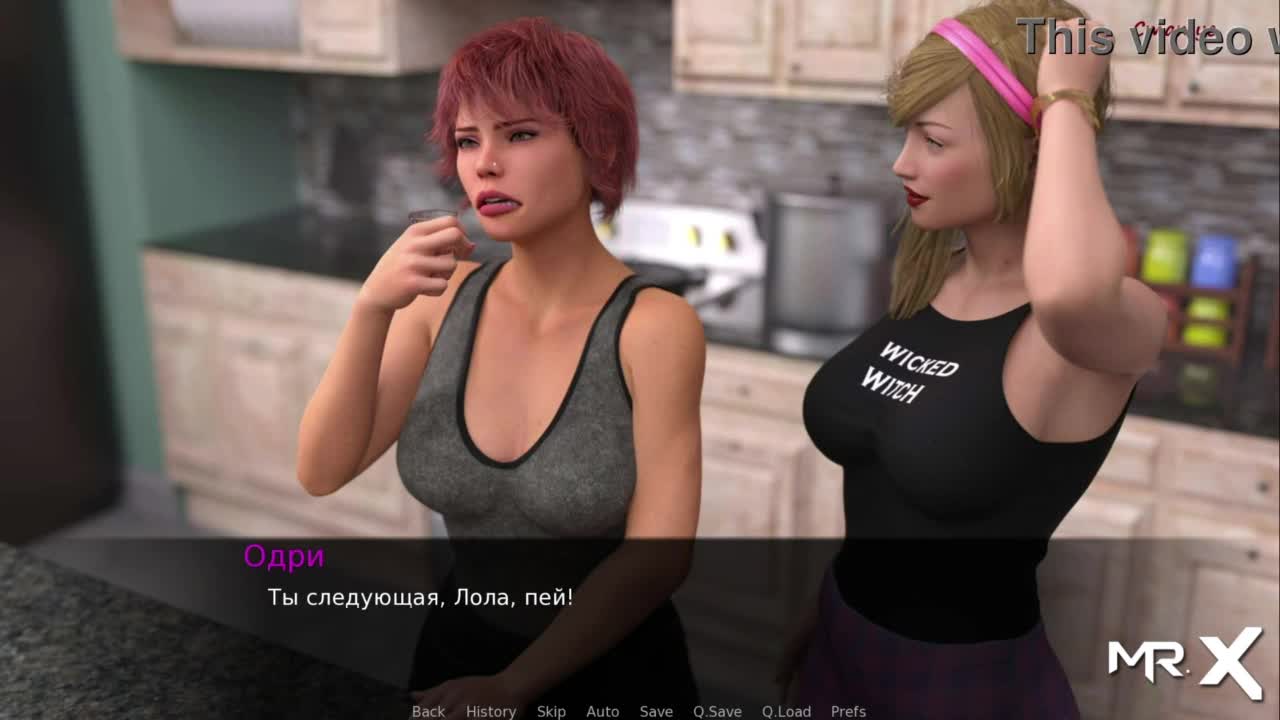Activate Skip to fast-forward dialogue
The width and height of the screenshot is (1280, 720).
pyautogui.click(x=551, y=711)
